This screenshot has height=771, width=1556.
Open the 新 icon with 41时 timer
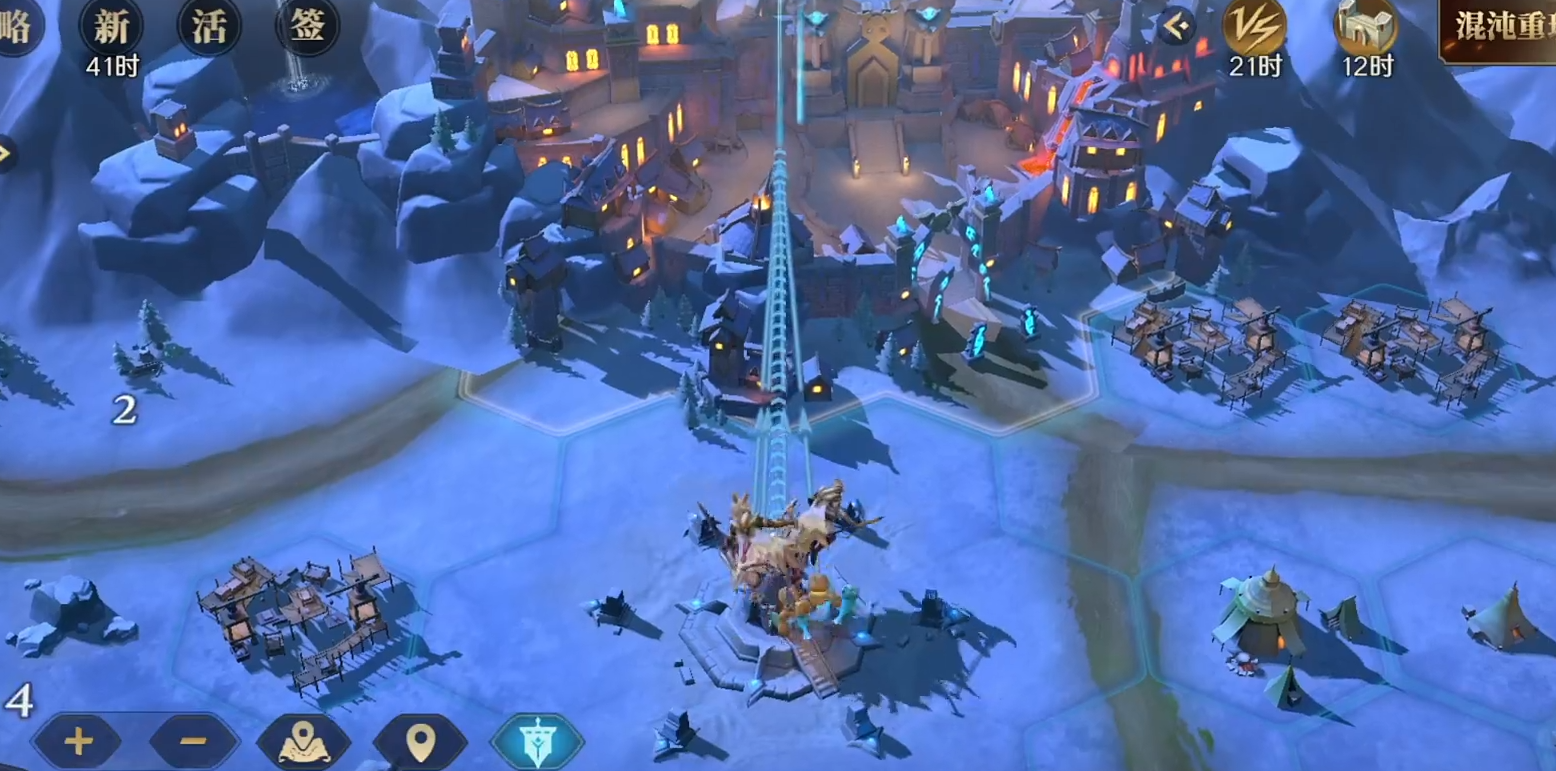click(x=111, y=27)
